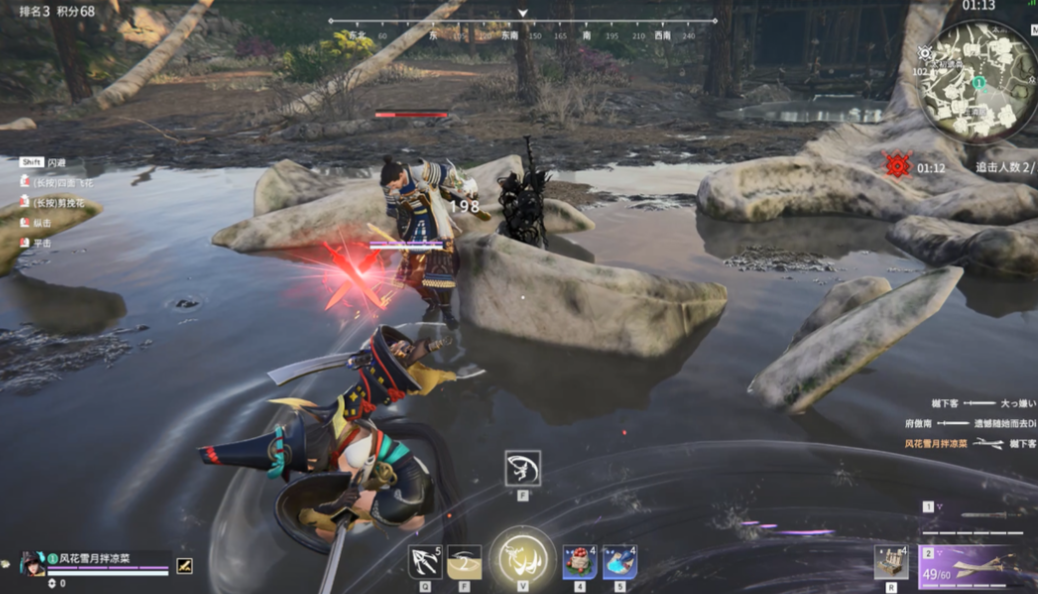Open the circular minimap
This screenshot has height=594, width=1038.
[979, 80]
